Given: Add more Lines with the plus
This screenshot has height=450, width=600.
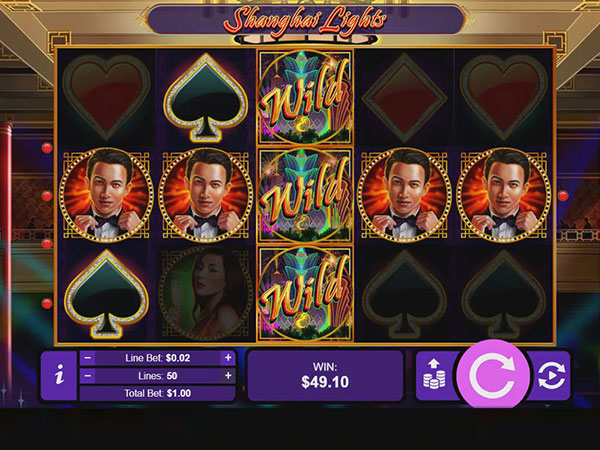Looking at the screenshot, I should [228, 376].
